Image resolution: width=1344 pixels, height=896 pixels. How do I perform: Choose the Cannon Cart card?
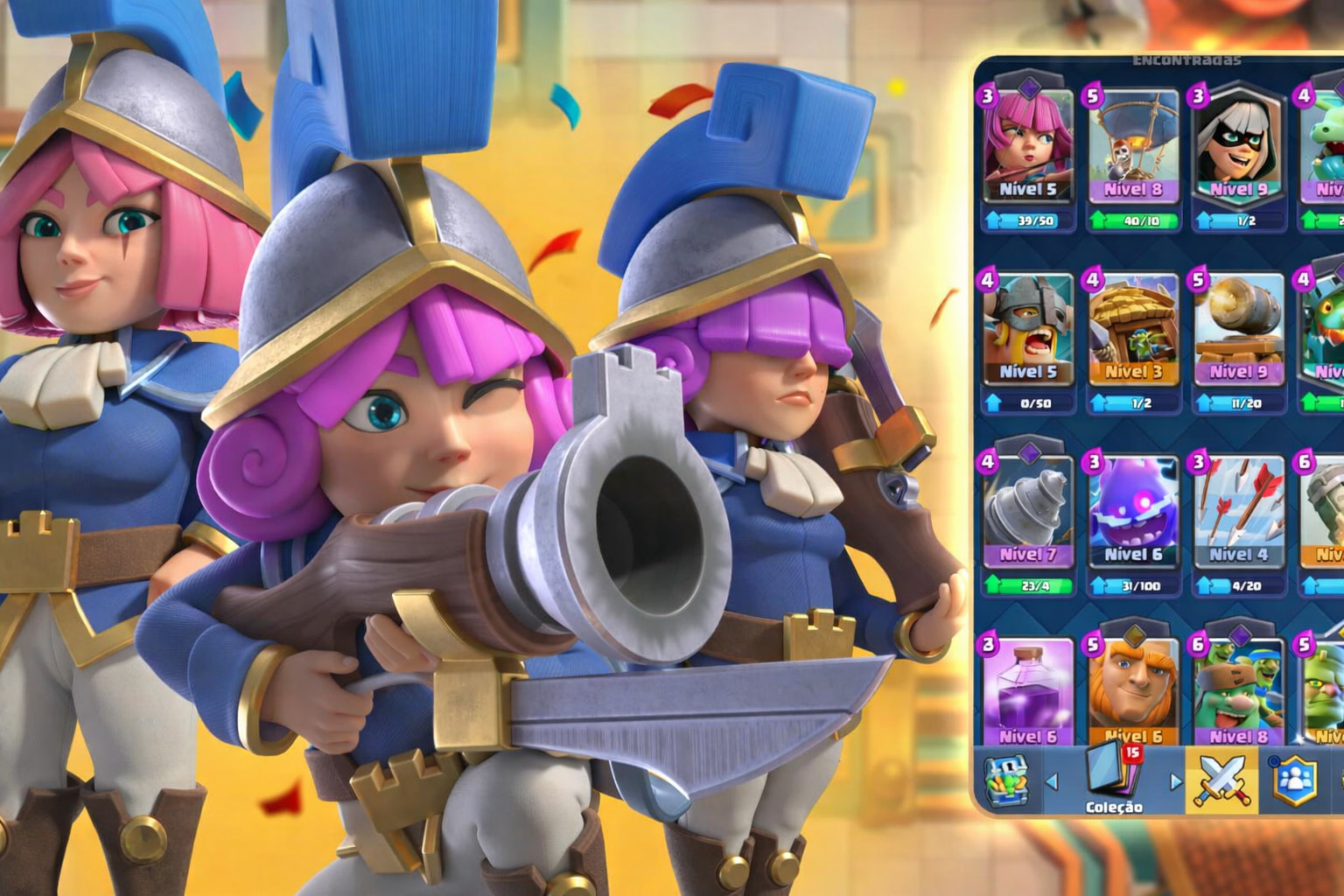coord(1238,332)
